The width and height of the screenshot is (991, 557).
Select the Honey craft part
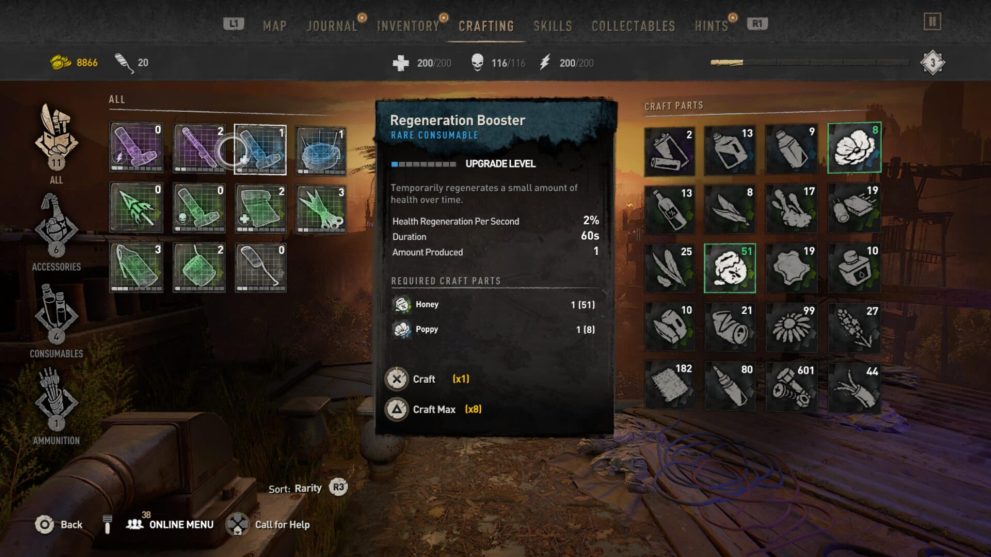[x=731, y=267]
